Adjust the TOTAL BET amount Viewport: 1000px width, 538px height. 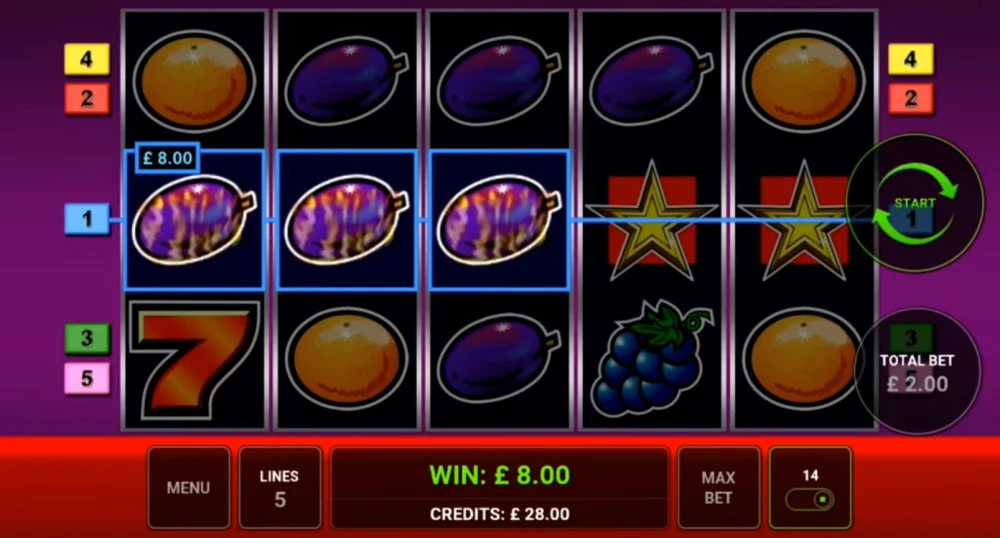click(916, 372)
